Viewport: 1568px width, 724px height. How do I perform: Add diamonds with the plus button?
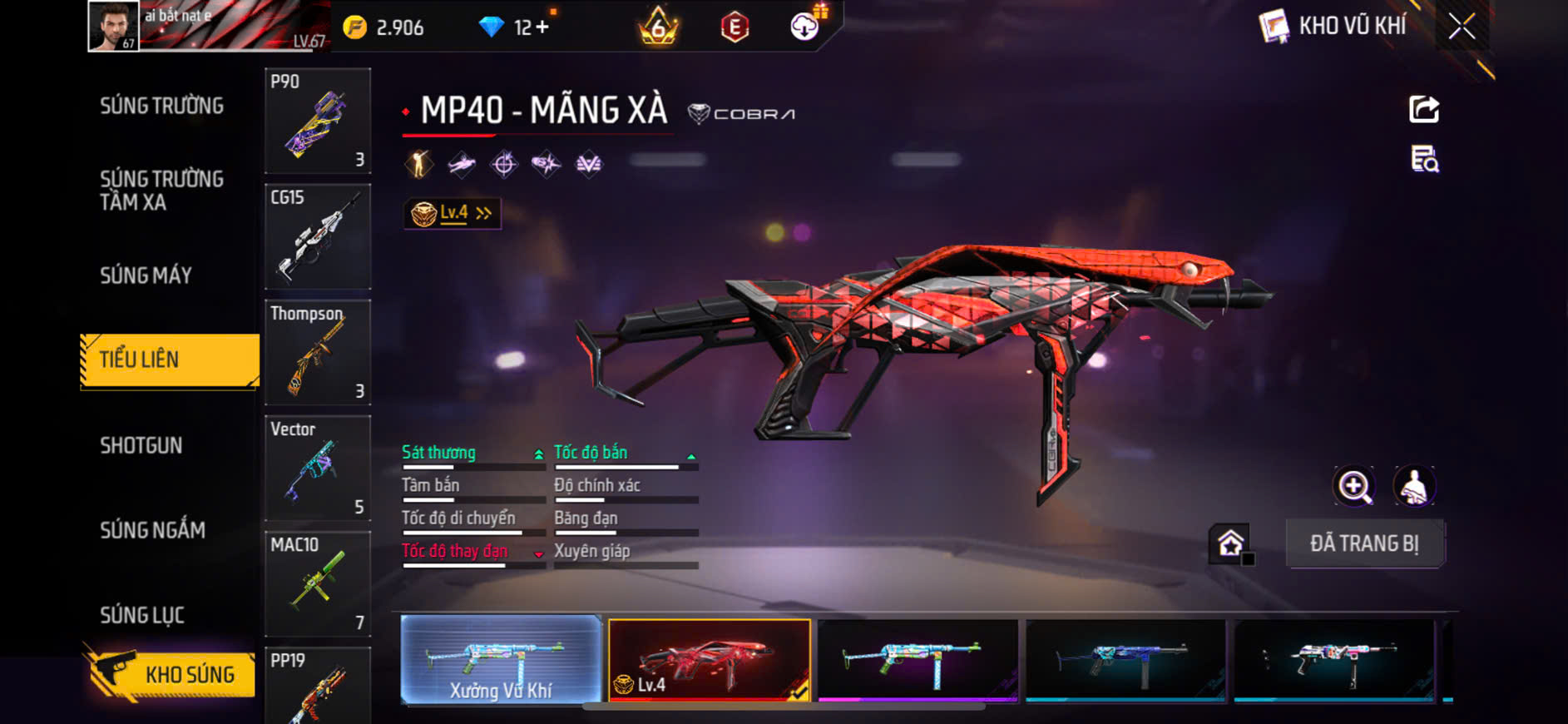tap(542, 27)
